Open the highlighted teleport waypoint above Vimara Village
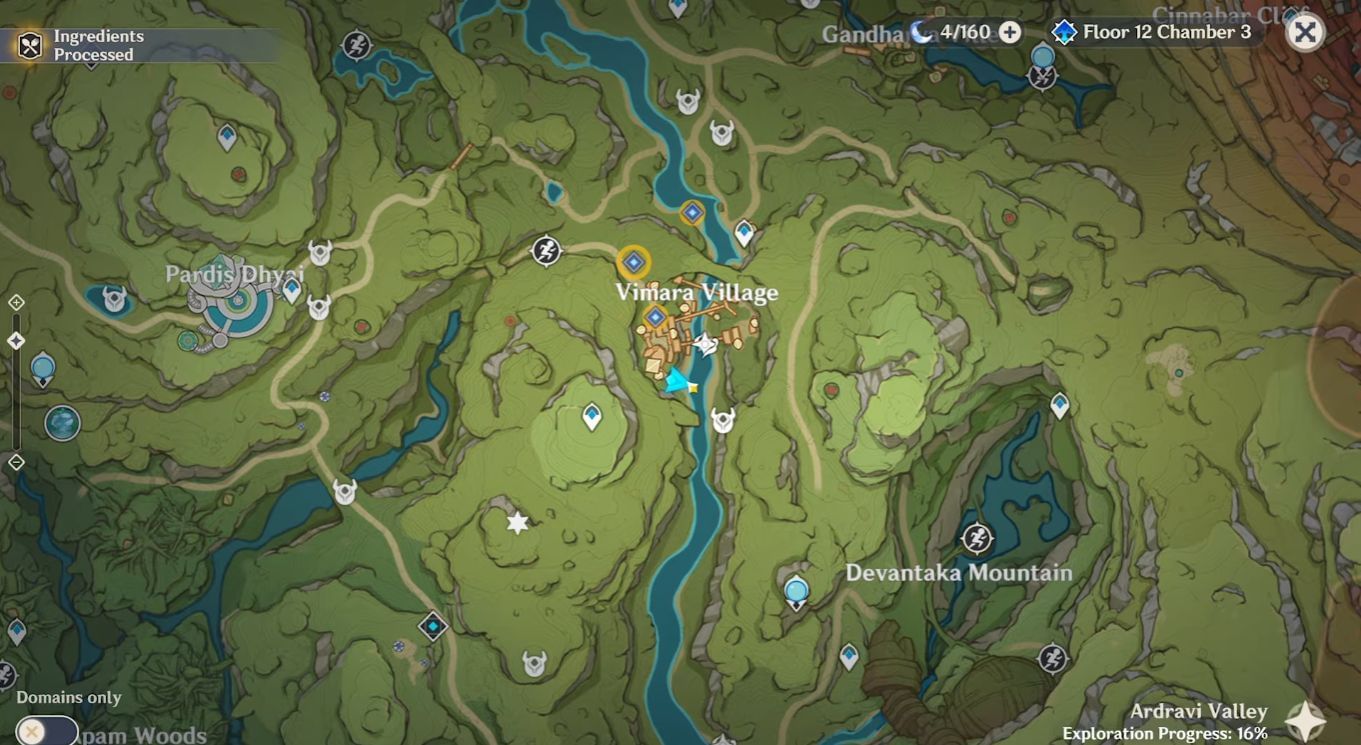Screen dimensions: 1361x745 (633, 260)
